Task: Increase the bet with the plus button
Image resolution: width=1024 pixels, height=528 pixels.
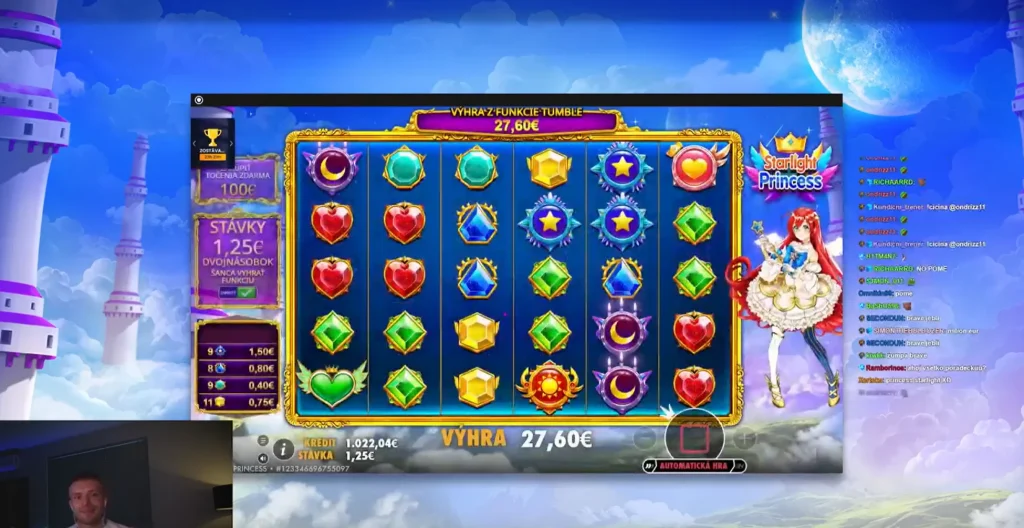Action: coord(745,438)
